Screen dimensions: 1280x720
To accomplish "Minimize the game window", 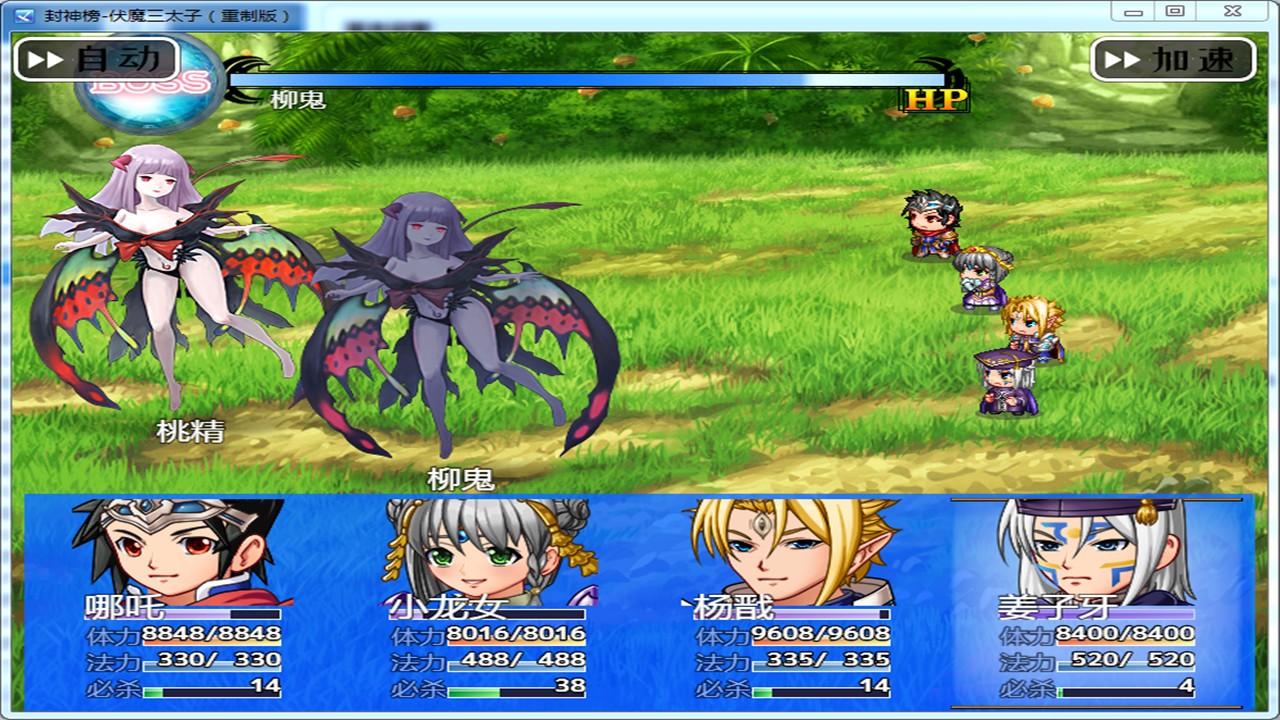I will 1133,12.
